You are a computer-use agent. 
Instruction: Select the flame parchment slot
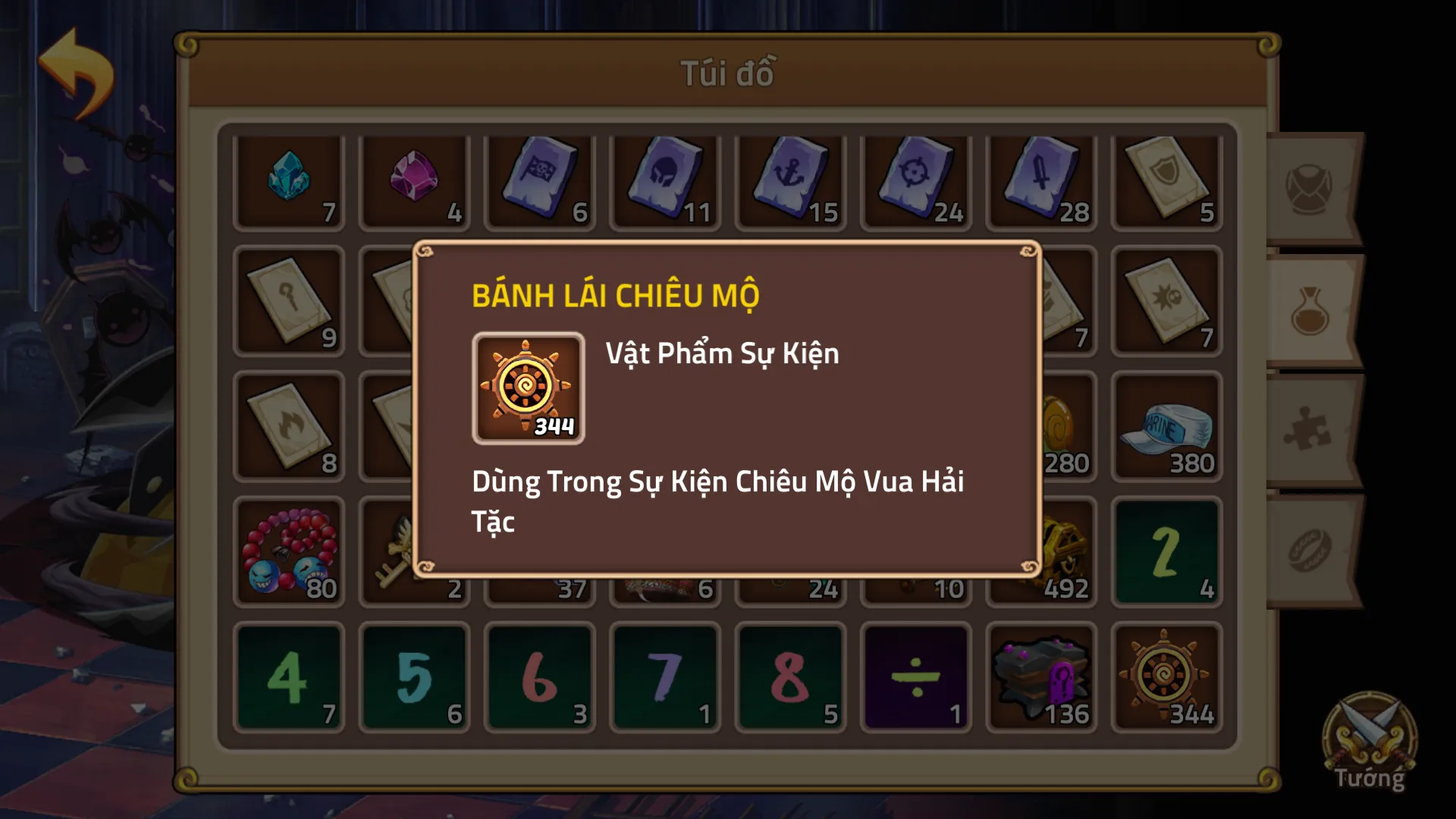[x=289, y=428]
